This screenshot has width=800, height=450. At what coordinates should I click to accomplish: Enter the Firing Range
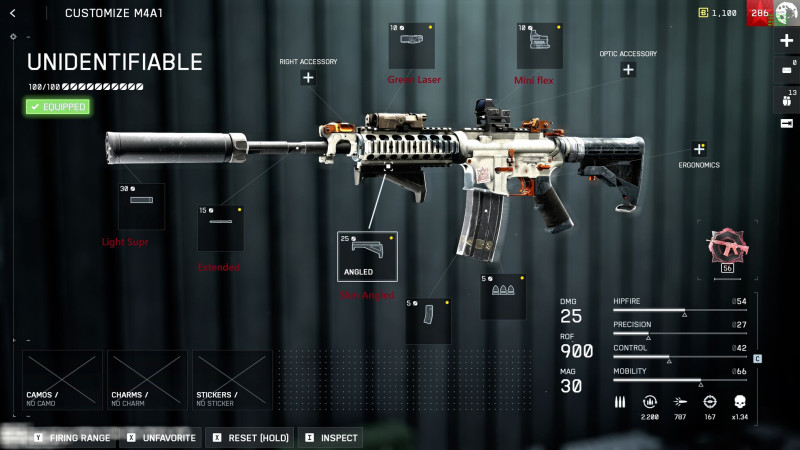point(73,437)
